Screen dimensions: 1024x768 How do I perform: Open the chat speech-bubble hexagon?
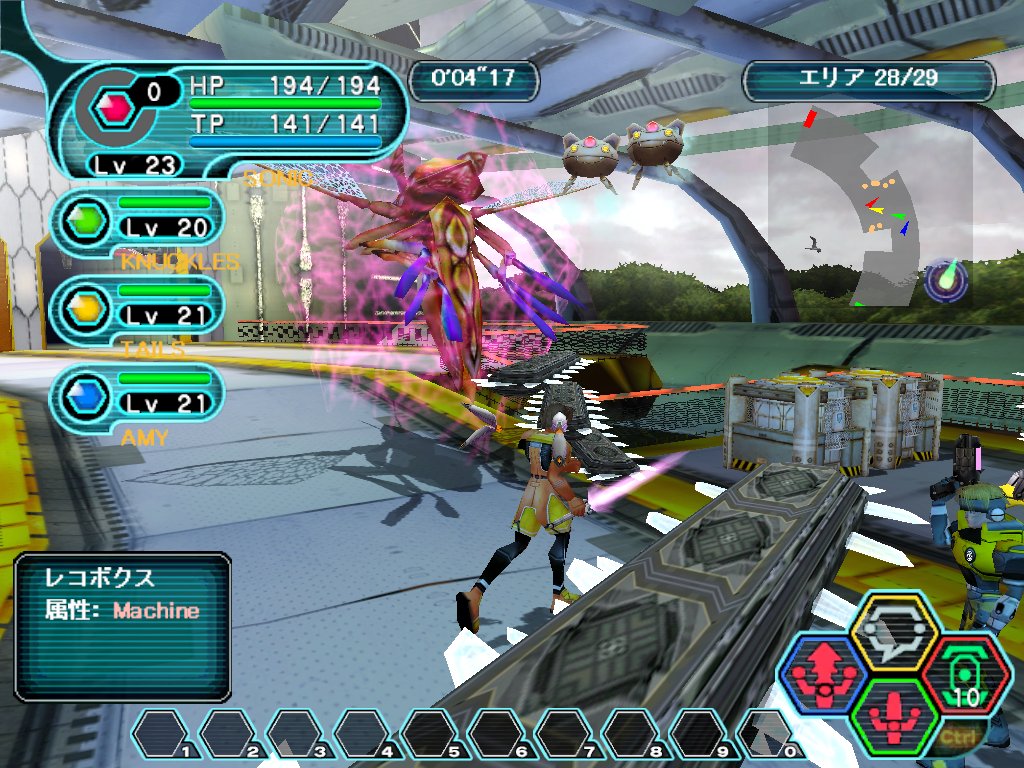pyautogui.click(x=893, y=631)
